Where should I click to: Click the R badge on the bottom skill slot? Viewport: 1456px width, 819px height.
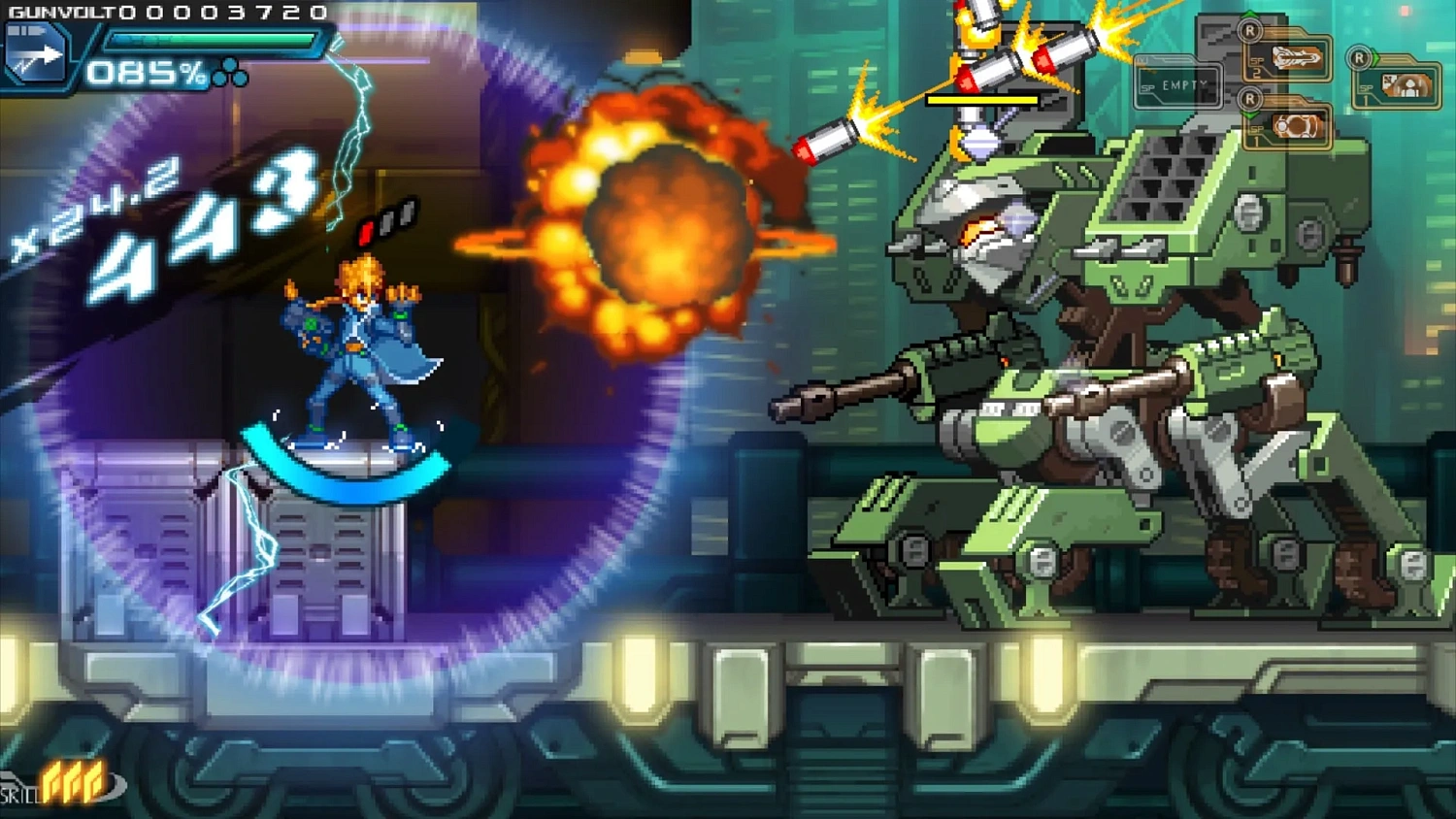pyautogui.click(x=1250, y=98)
